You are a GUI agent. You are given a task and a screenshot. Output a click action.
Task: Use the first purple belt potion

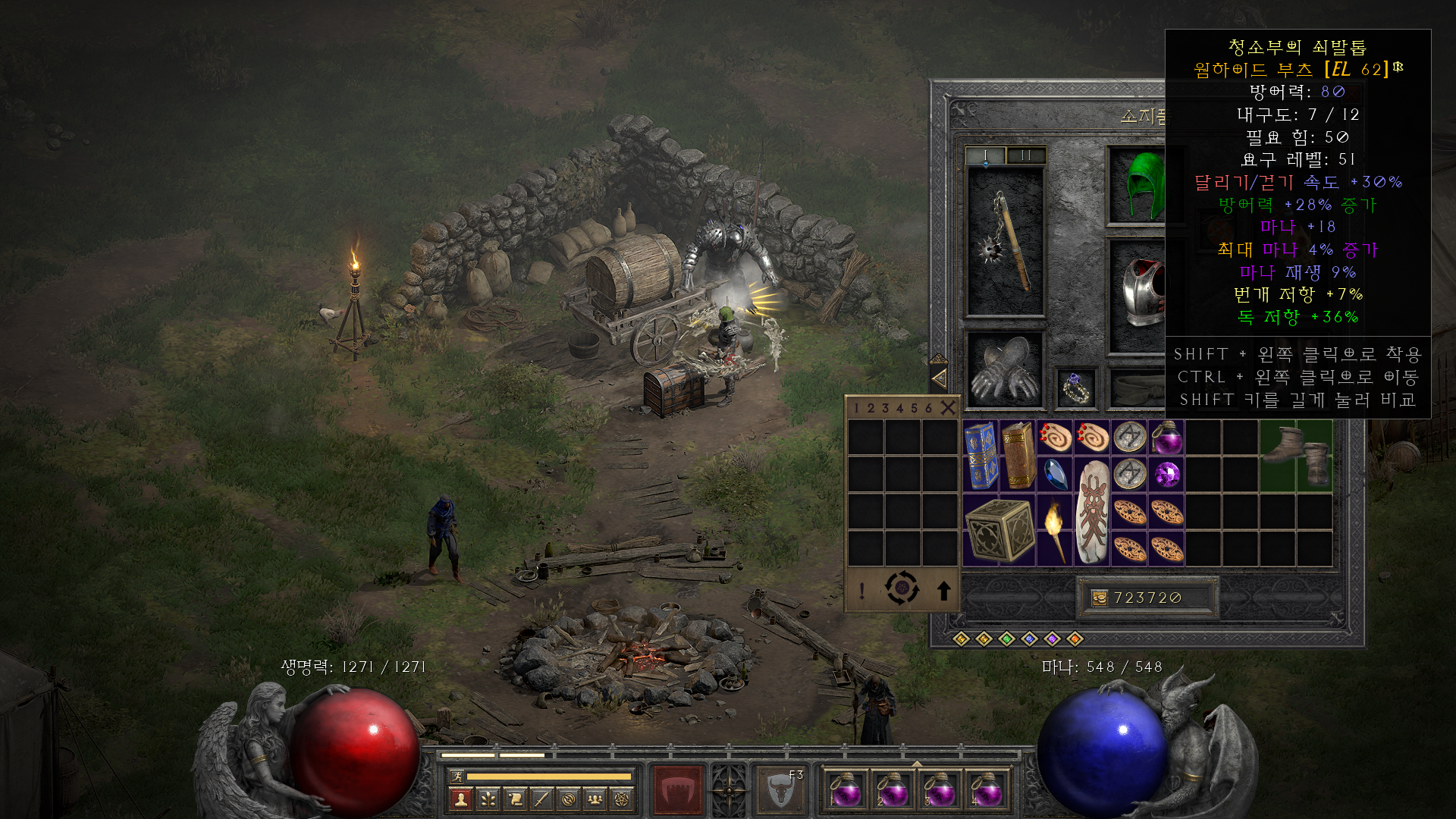(845, 791)
